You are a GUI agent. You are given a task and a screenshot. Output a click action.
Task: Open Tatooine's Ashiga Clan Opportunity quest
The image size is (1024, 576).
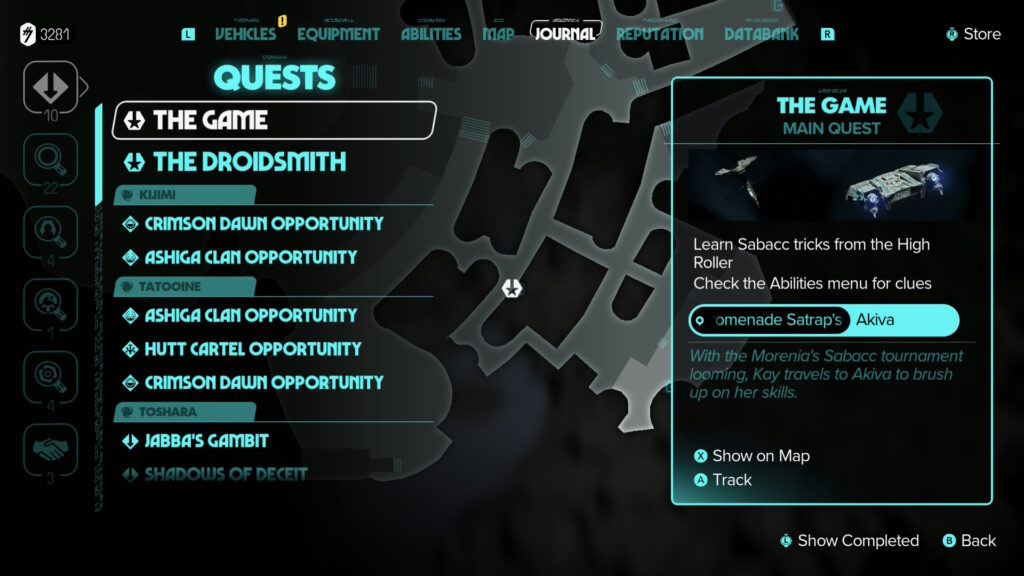(x=250, y=315)
